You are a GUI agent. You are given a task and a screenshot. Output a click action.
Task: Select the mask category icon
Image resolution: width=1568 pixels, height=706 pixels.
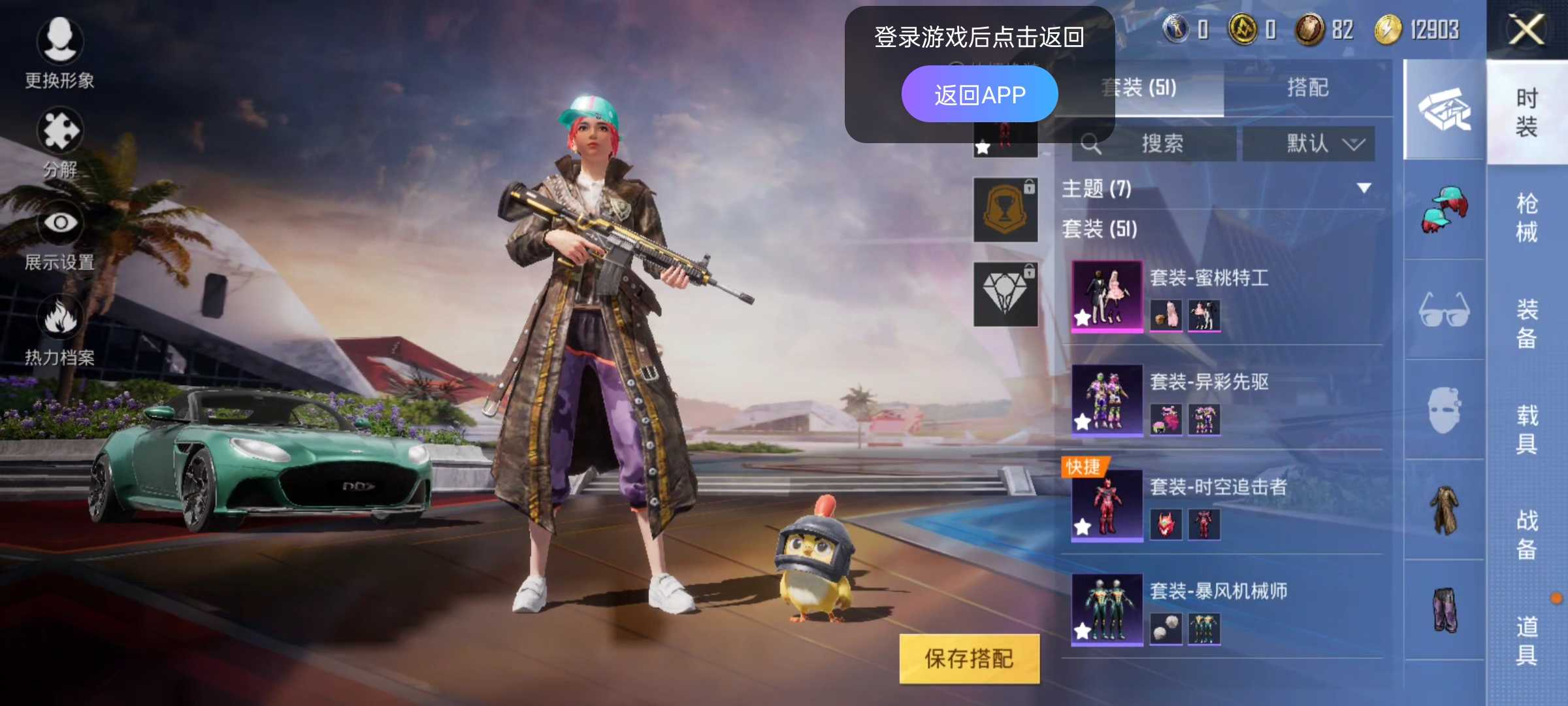tap(1444, 409)
